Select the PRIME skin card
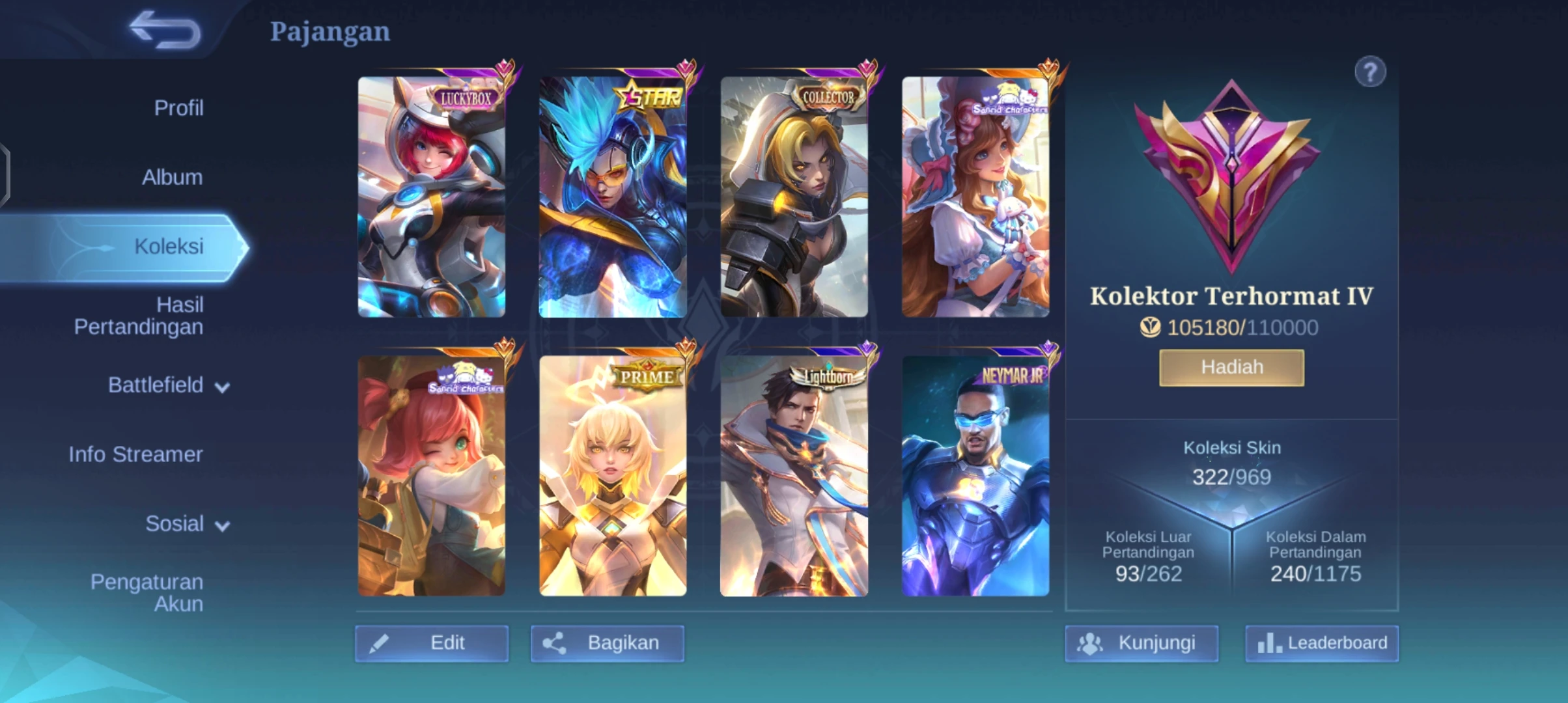The width and height of the screenshot is (1568, 703). pyautogui.click(x=612, y=476)
